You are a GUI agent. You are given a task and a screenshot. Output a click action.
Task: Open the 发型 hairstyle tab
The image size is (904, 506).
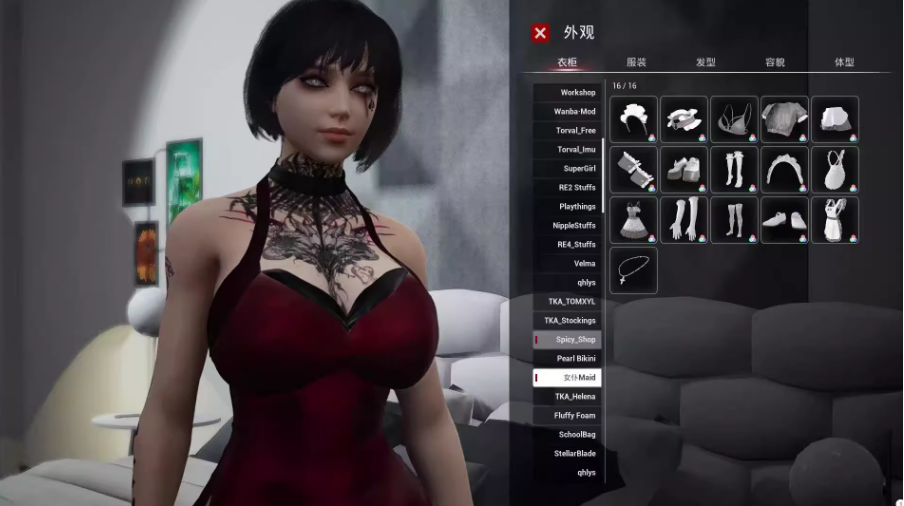pyautogui.click(x=706, y=62)
